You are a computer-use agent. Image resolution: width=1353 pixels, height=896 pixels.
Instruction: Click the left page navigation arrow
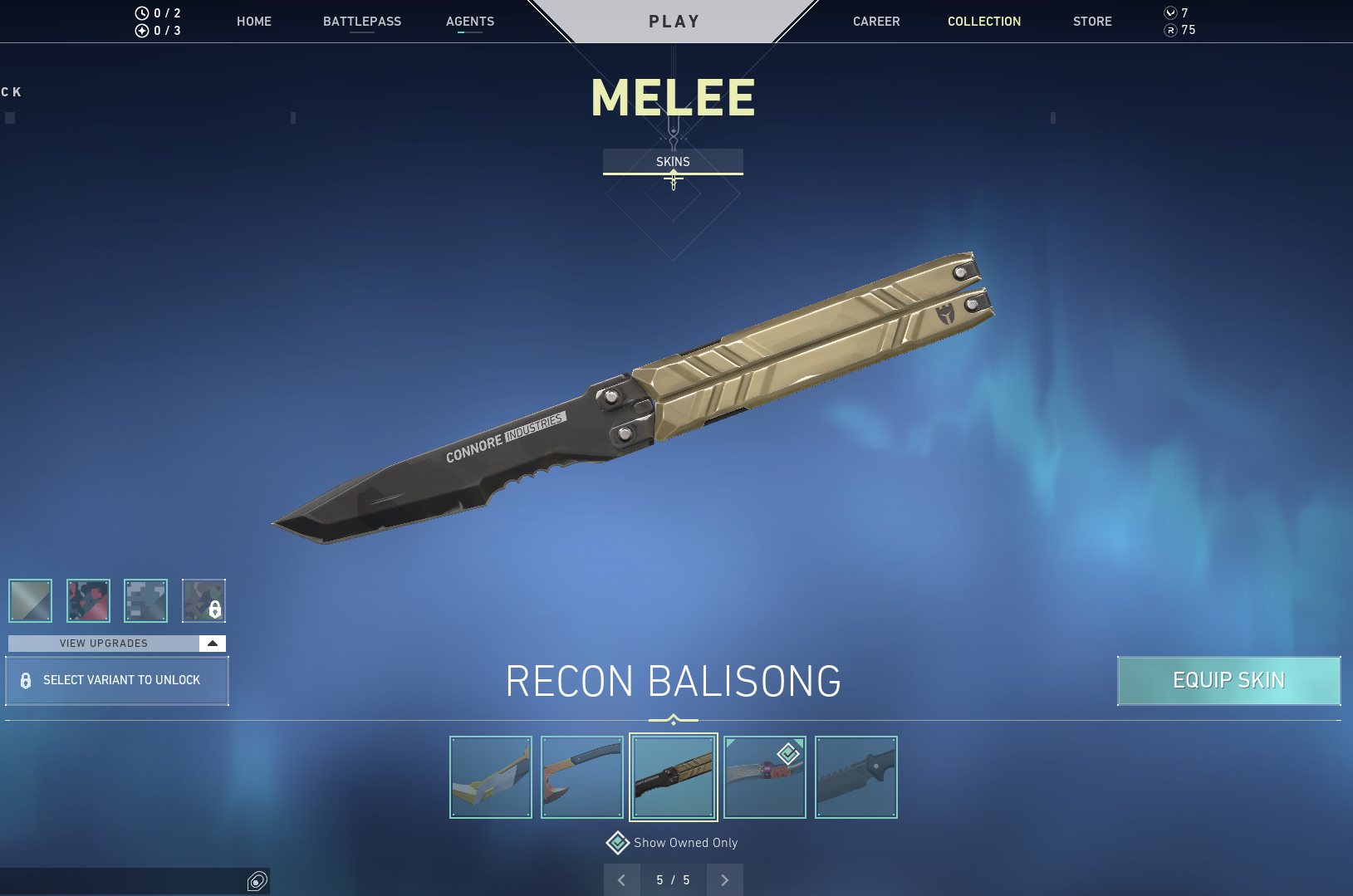[x=621, y=879]
